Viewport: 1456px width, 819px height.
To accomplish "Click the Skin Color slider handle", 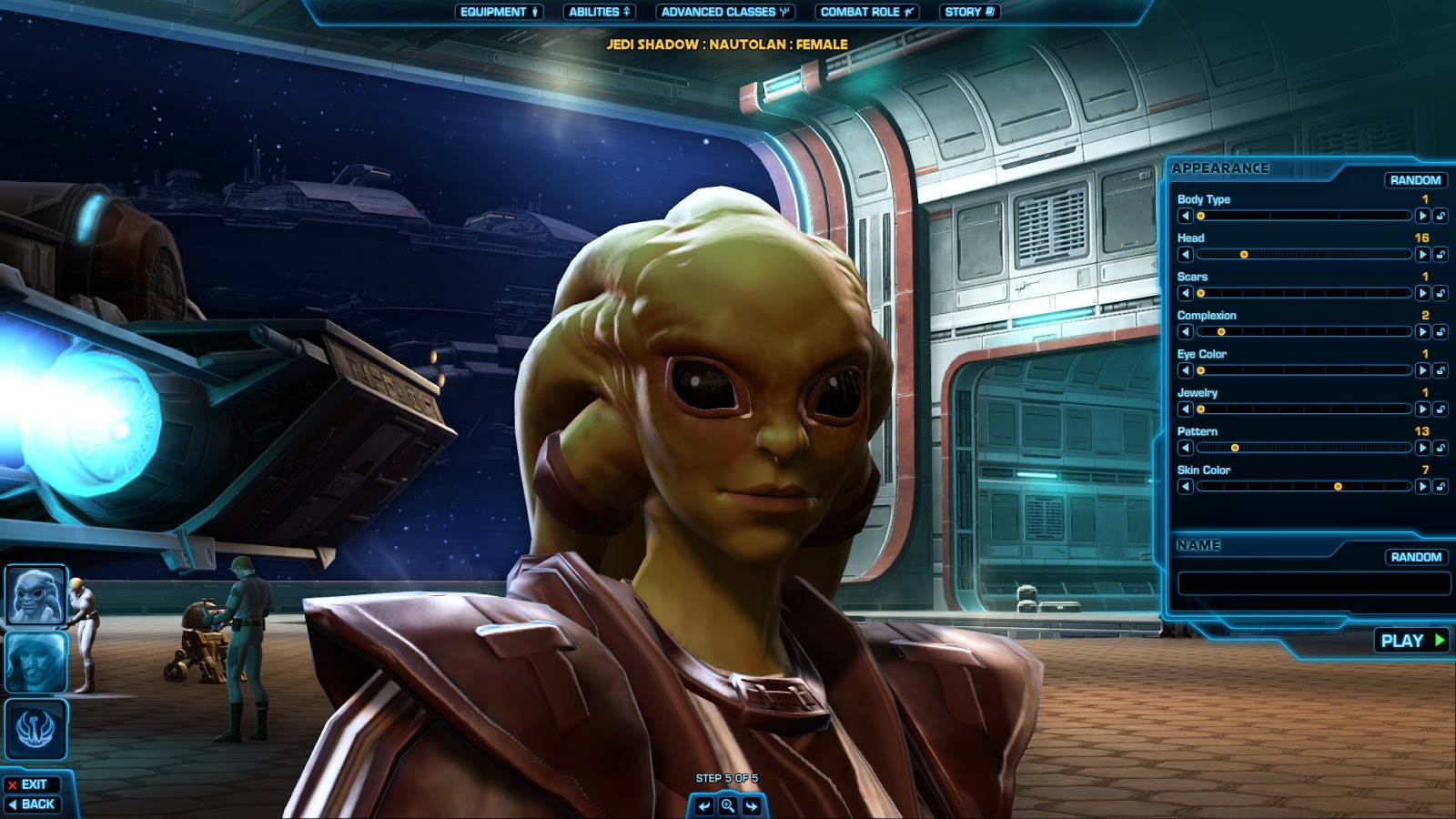I will 1338,486.
